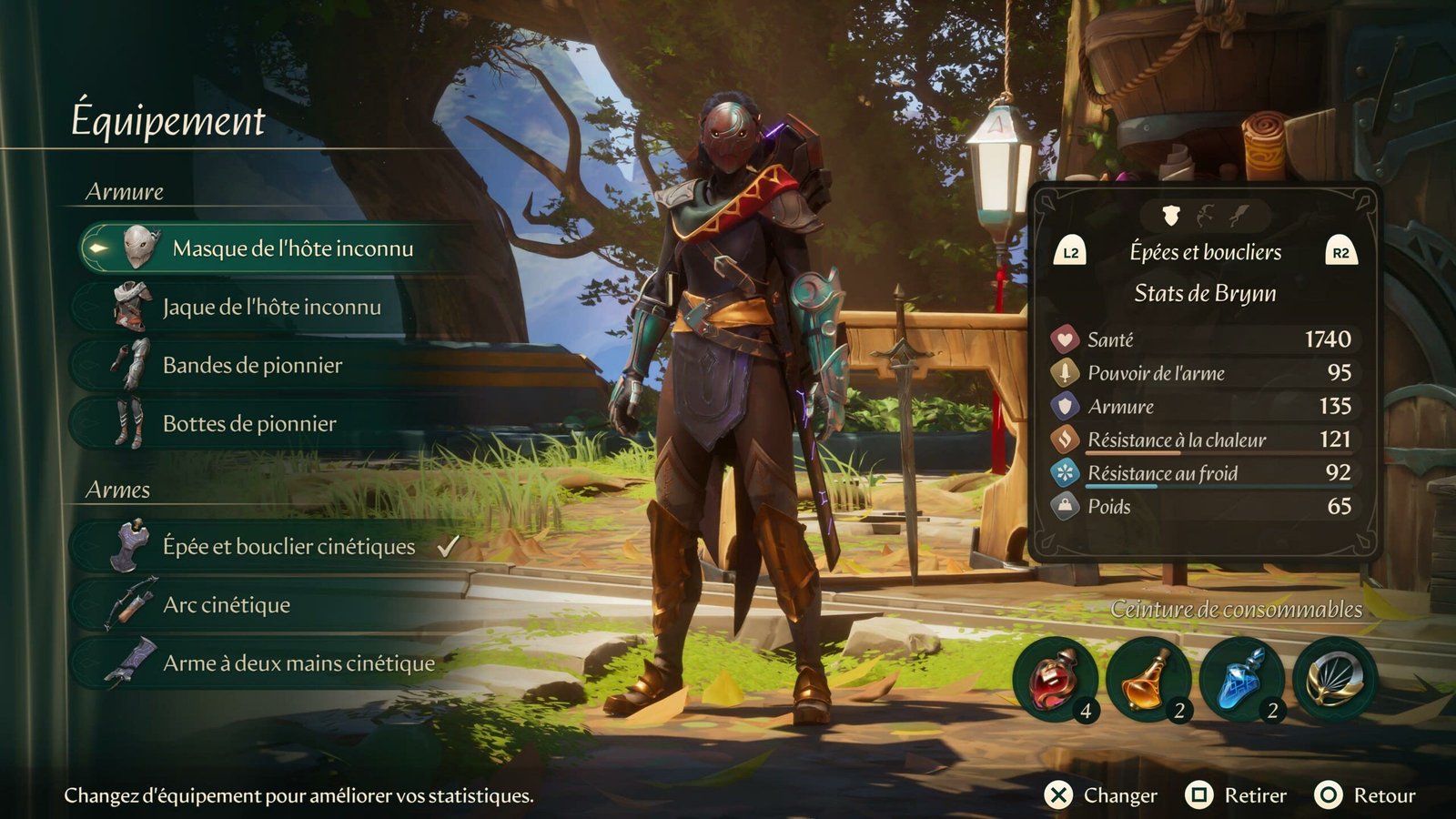
Task: Select the orange potion consumable slot
Action: tap(1148, 680)
